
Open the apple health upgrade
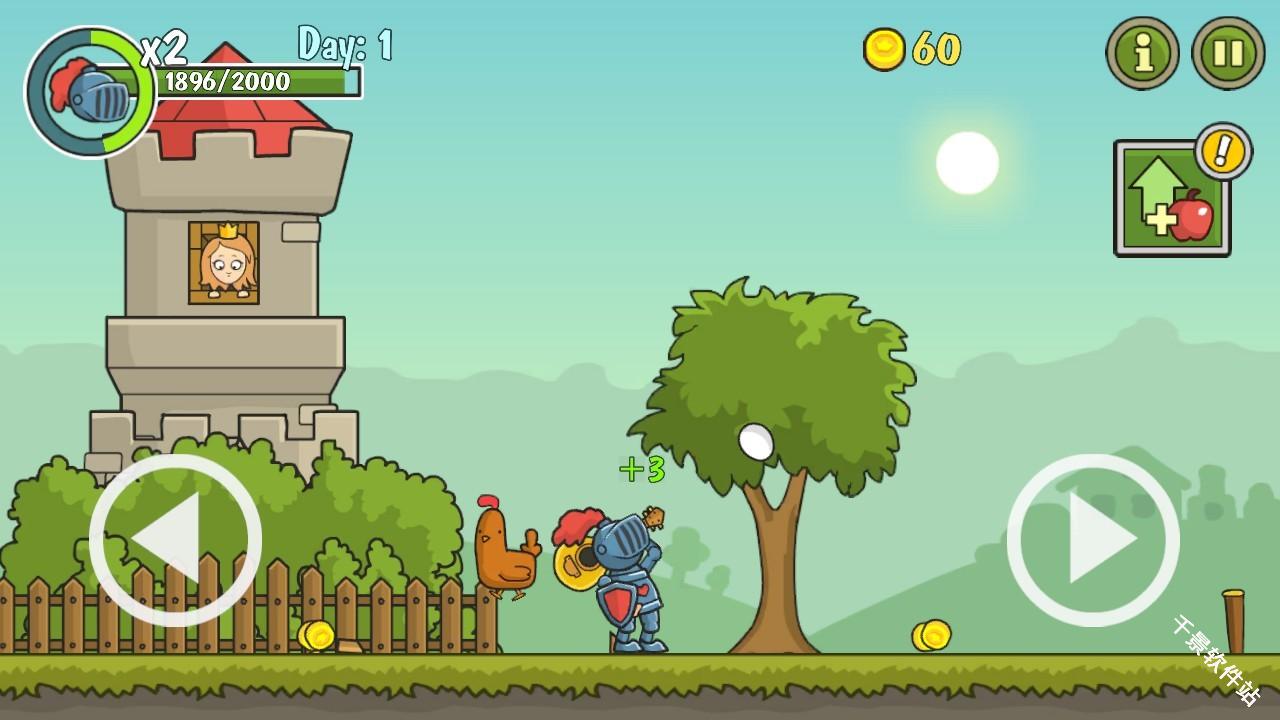tap(1172, 198)
